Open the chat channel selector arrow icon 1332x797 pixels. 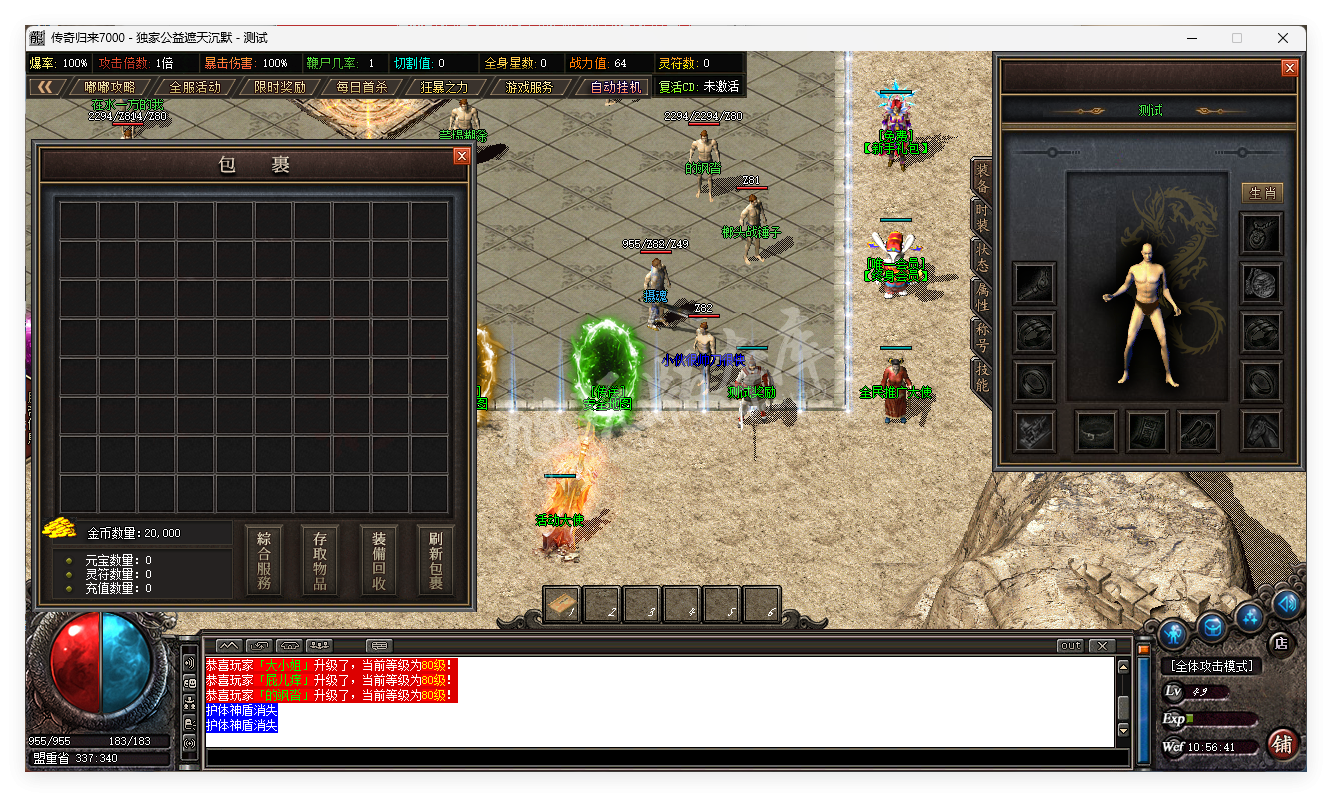coord(259,645)
